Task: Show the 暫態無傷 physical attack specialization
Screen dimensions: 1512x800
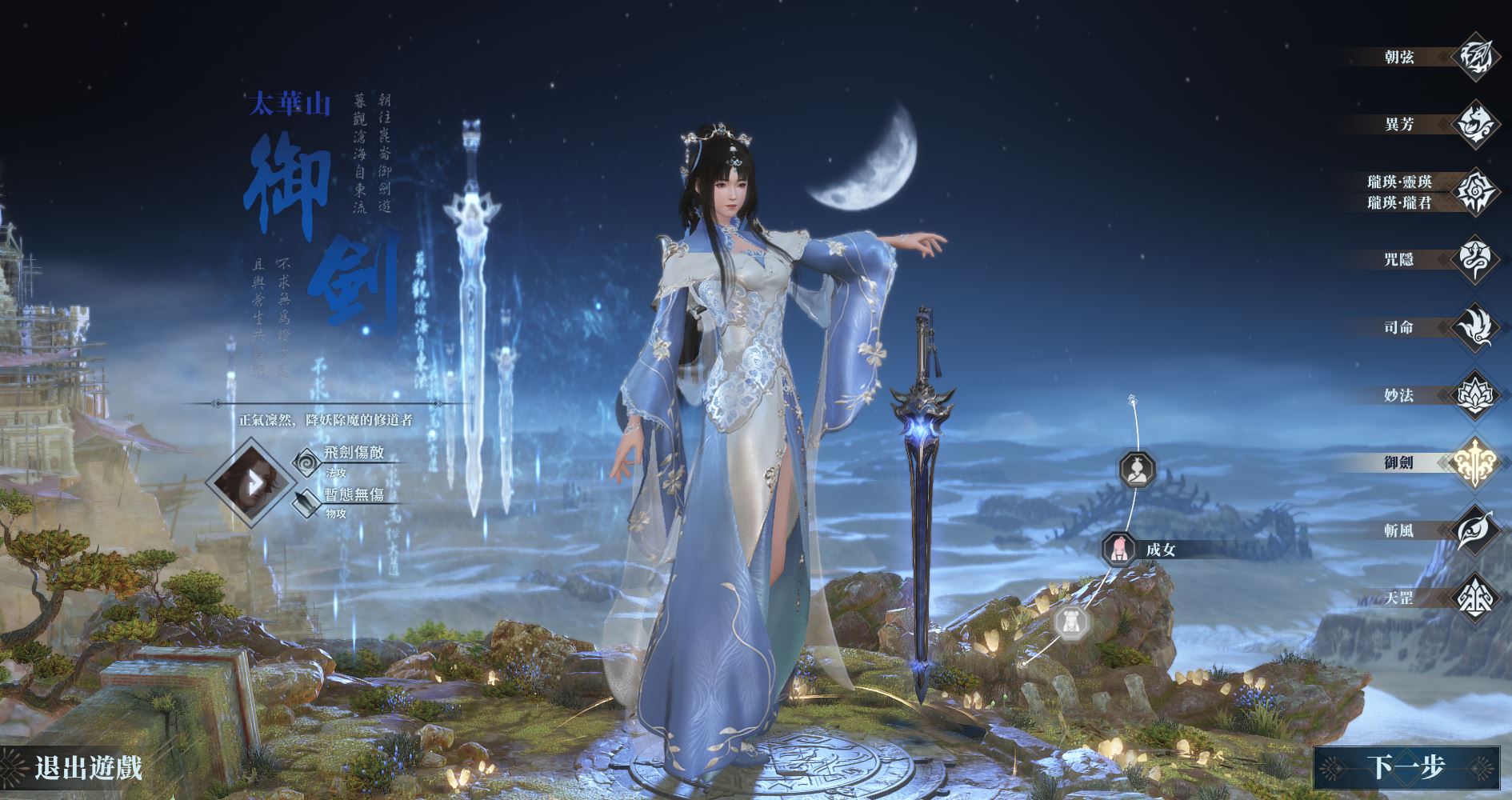Action: [354, 496]
